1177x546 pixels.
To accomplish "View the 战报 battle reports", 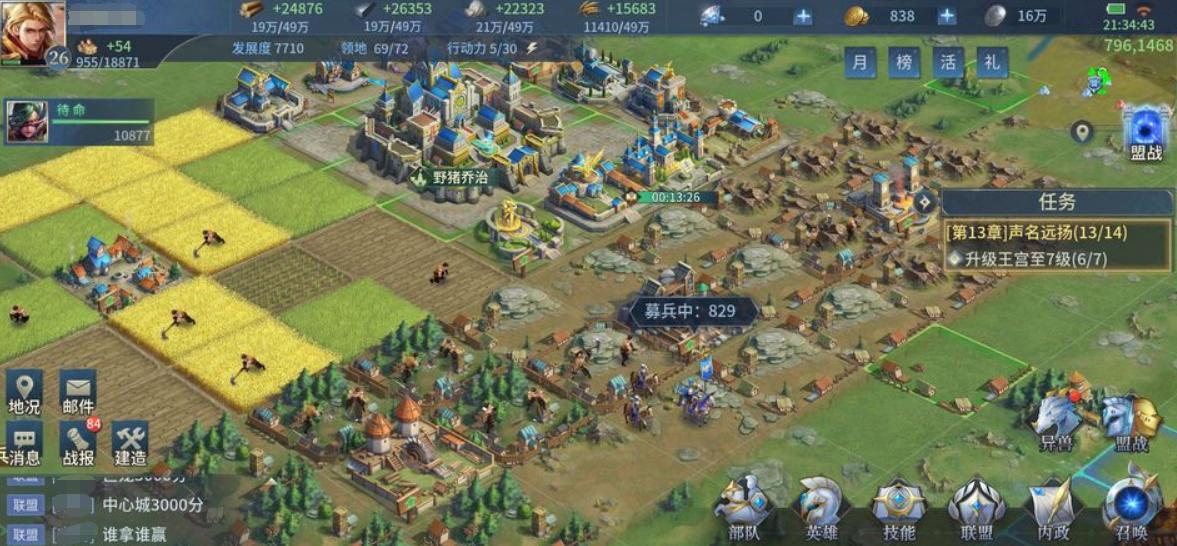I will 78,444.
